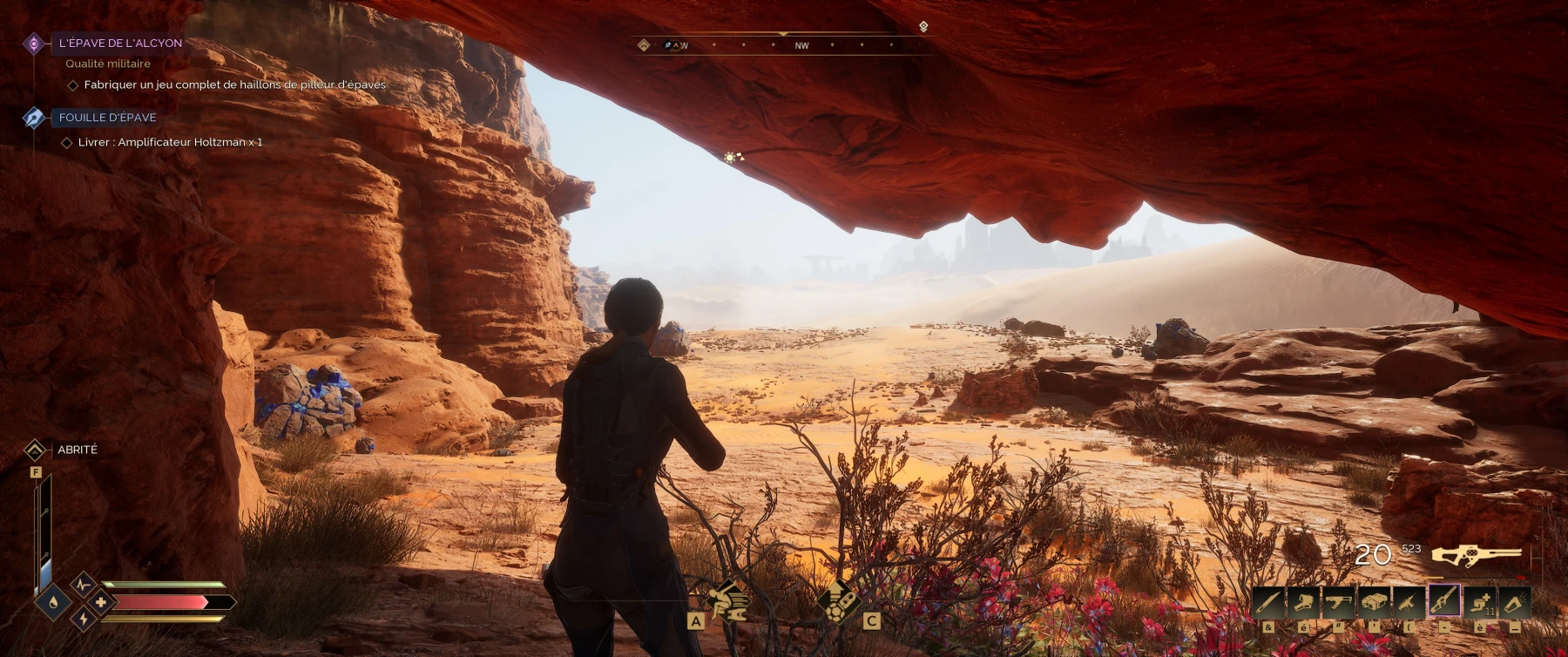
Task: Select the blade weapon hotbar slot
Action: [1268, 602]
